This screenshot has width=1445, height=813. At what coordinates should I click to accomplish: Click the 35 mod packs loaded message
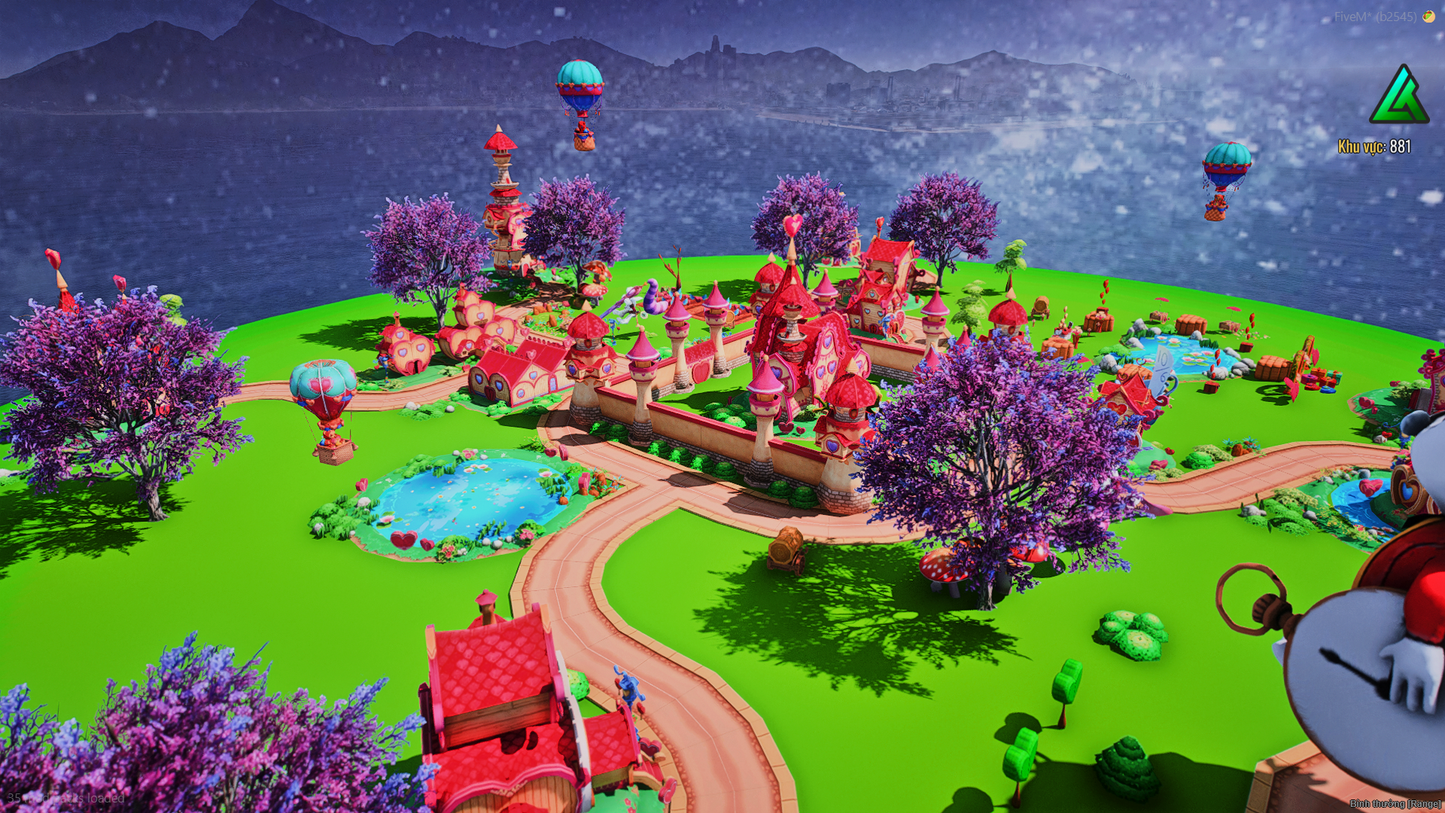pyautogui.click(x=65, y=797)
